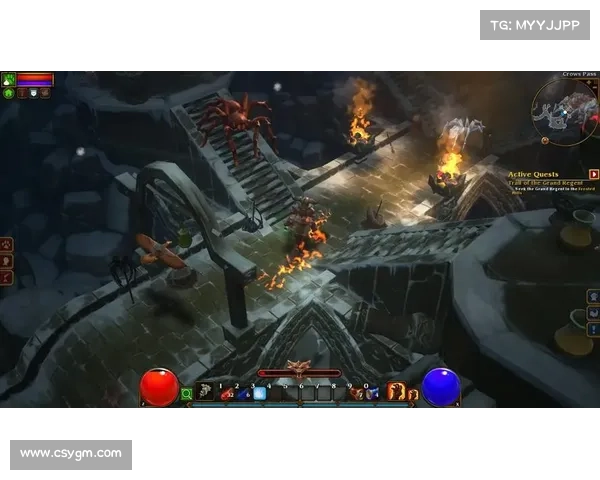Click the www.csygm.com watermark link
The image size is (600, 480).
tap(71, 454)
